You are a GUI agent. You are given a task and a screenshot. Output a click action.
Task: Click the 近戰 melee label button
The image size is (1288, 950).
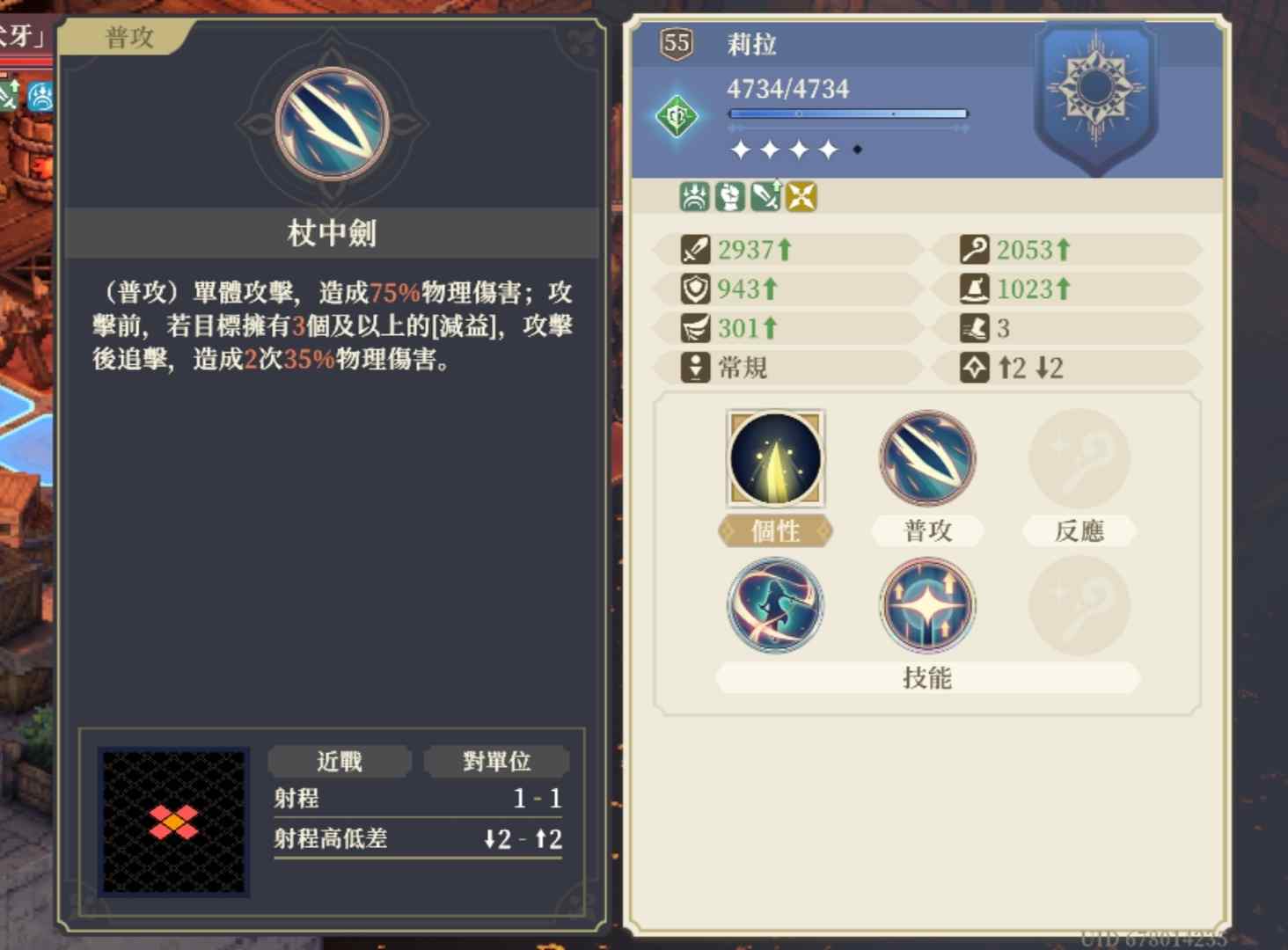point(340,762)
